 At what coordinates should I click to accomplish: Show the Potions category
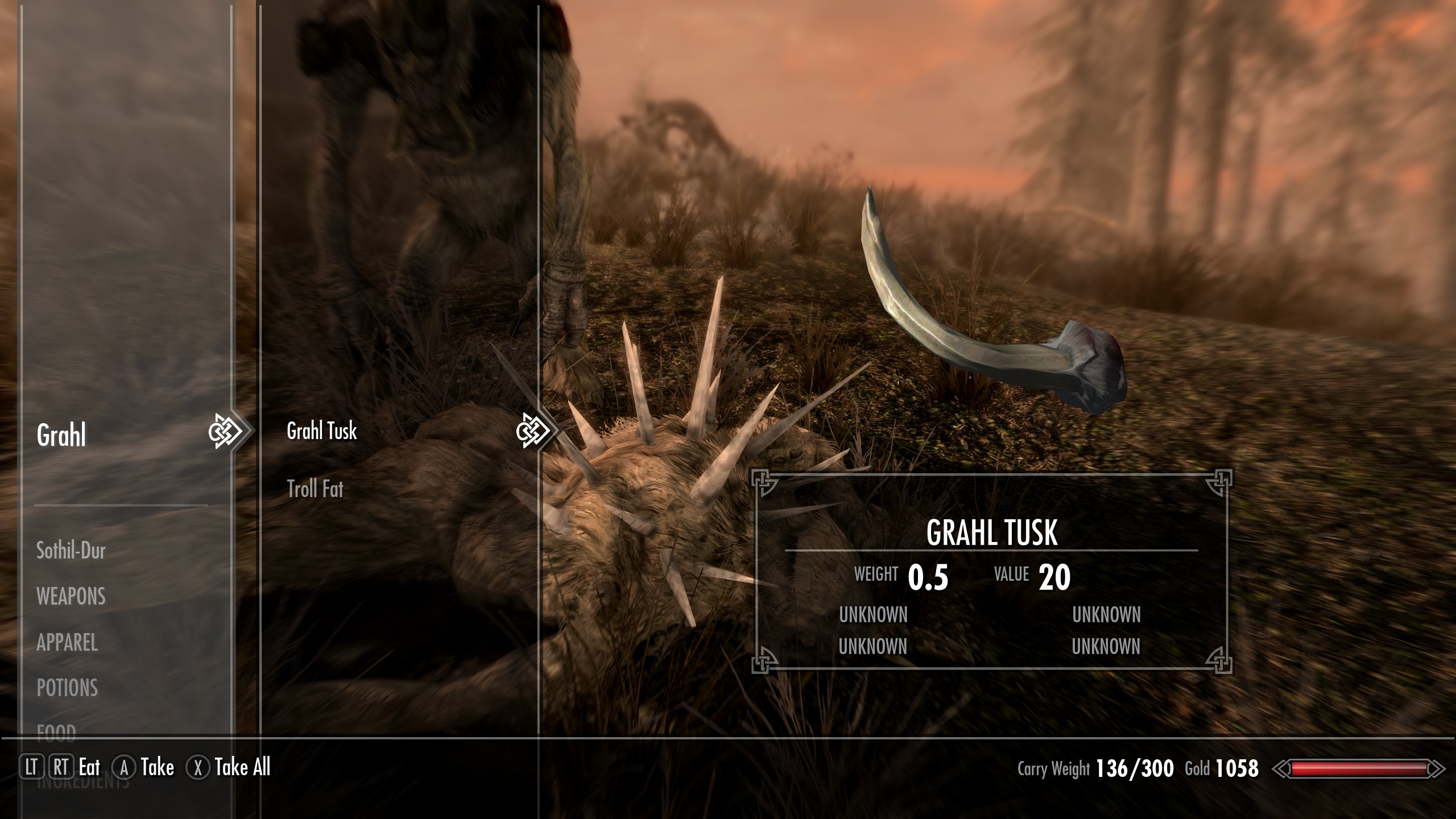coord(67,688)
